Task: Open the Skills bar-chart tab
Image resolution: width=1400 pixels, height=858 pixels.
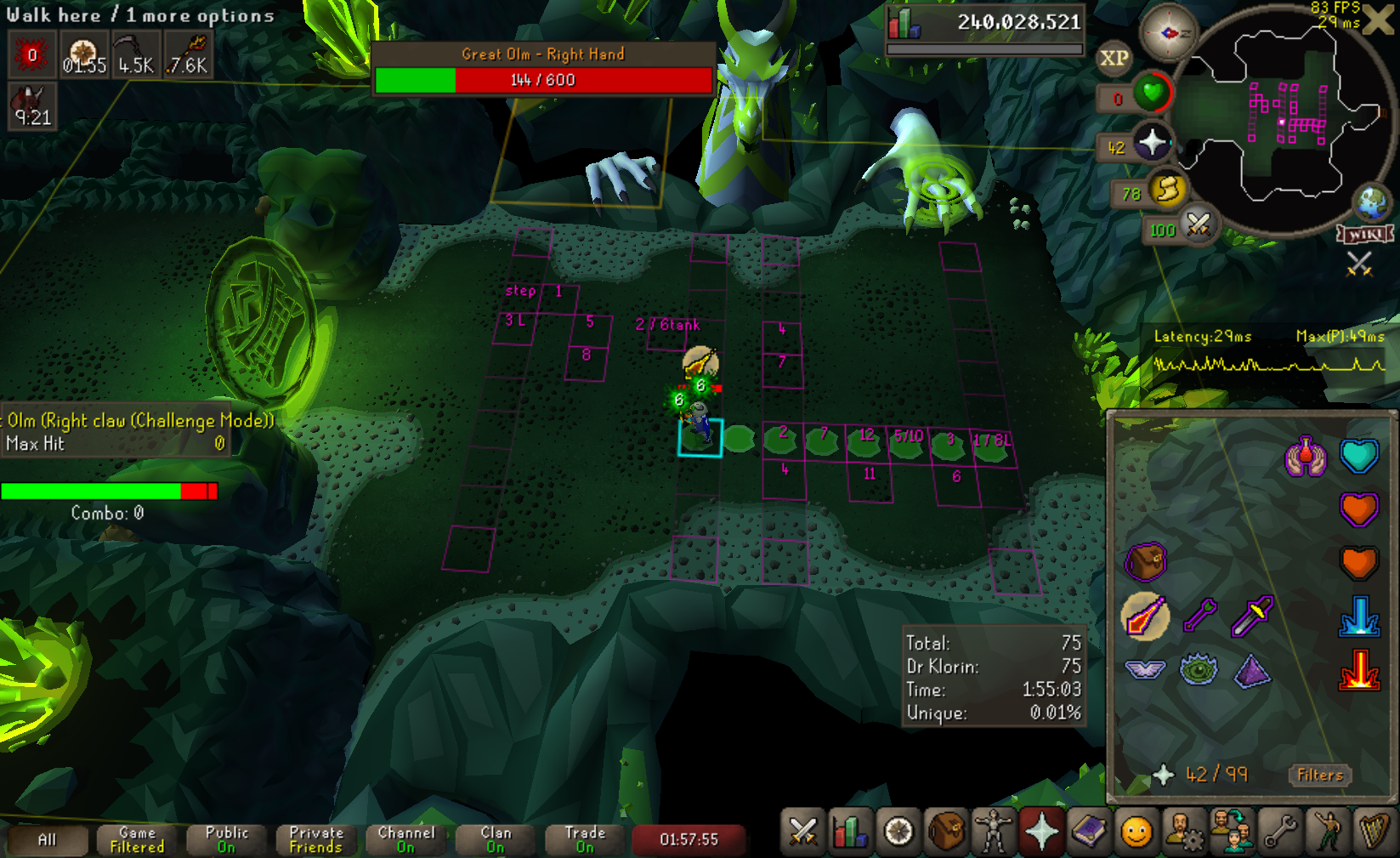Action: (x=850, y=832)
